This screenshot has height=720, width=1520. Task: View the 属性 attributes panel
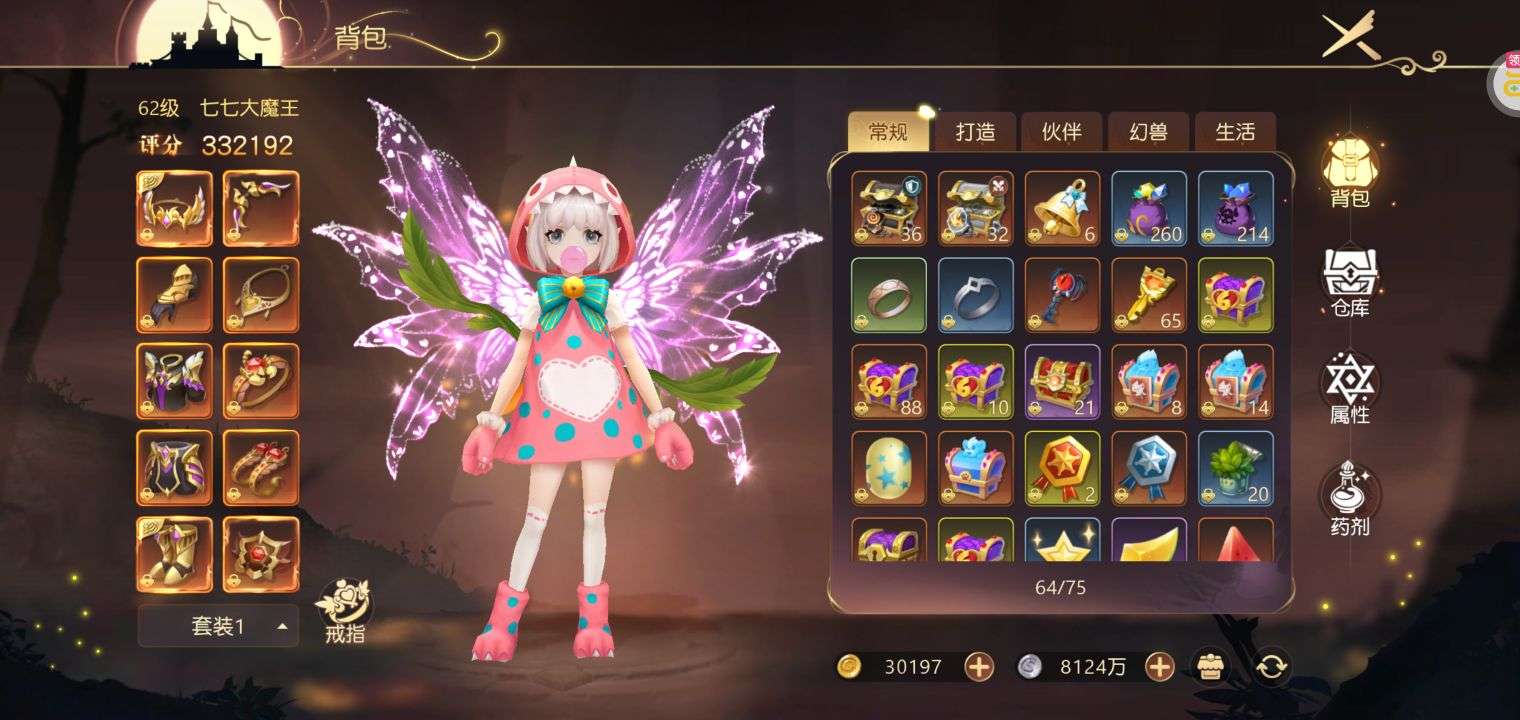1349,389
